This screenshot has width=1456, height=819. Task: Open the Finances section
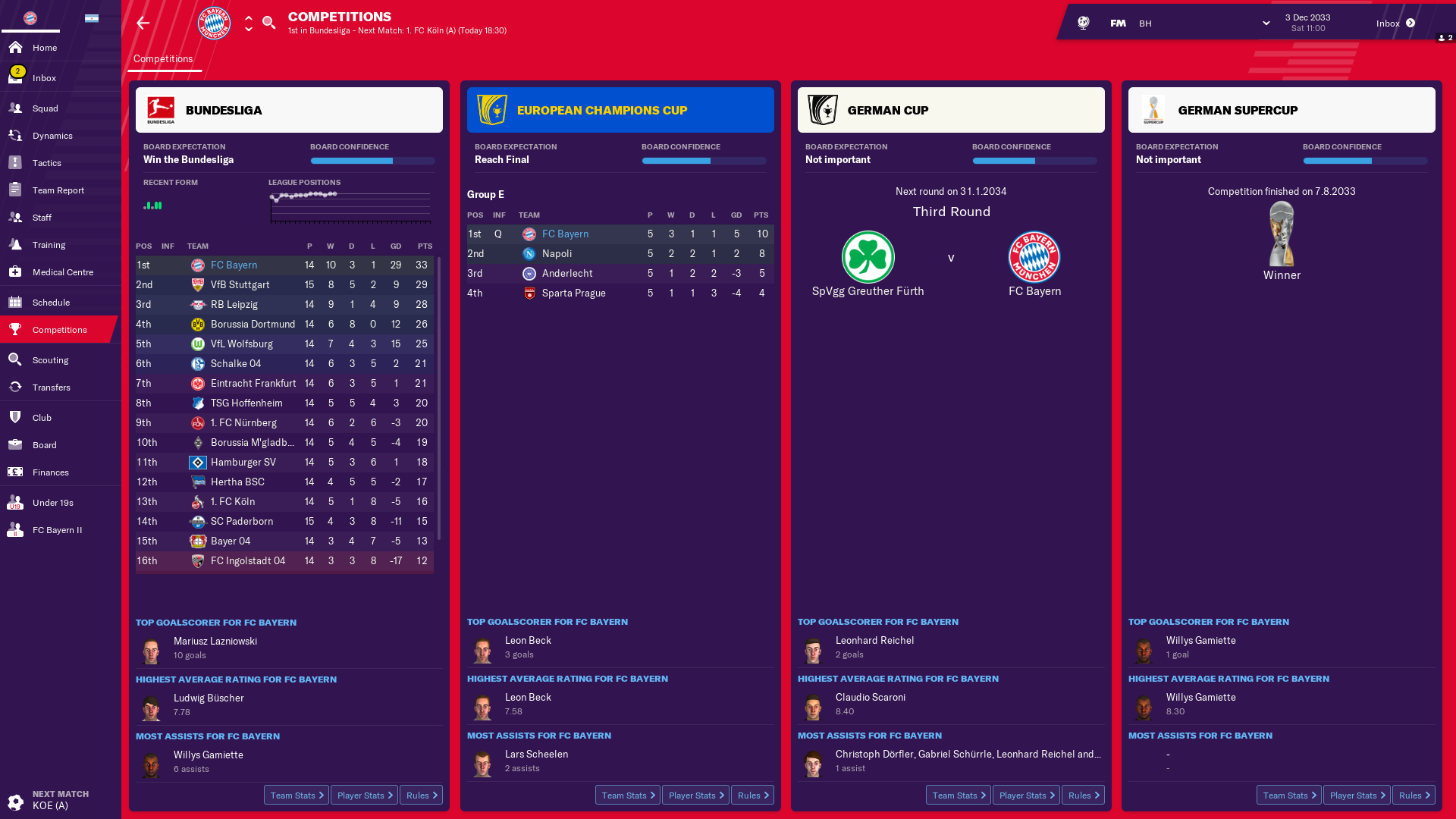coord(50,472)
